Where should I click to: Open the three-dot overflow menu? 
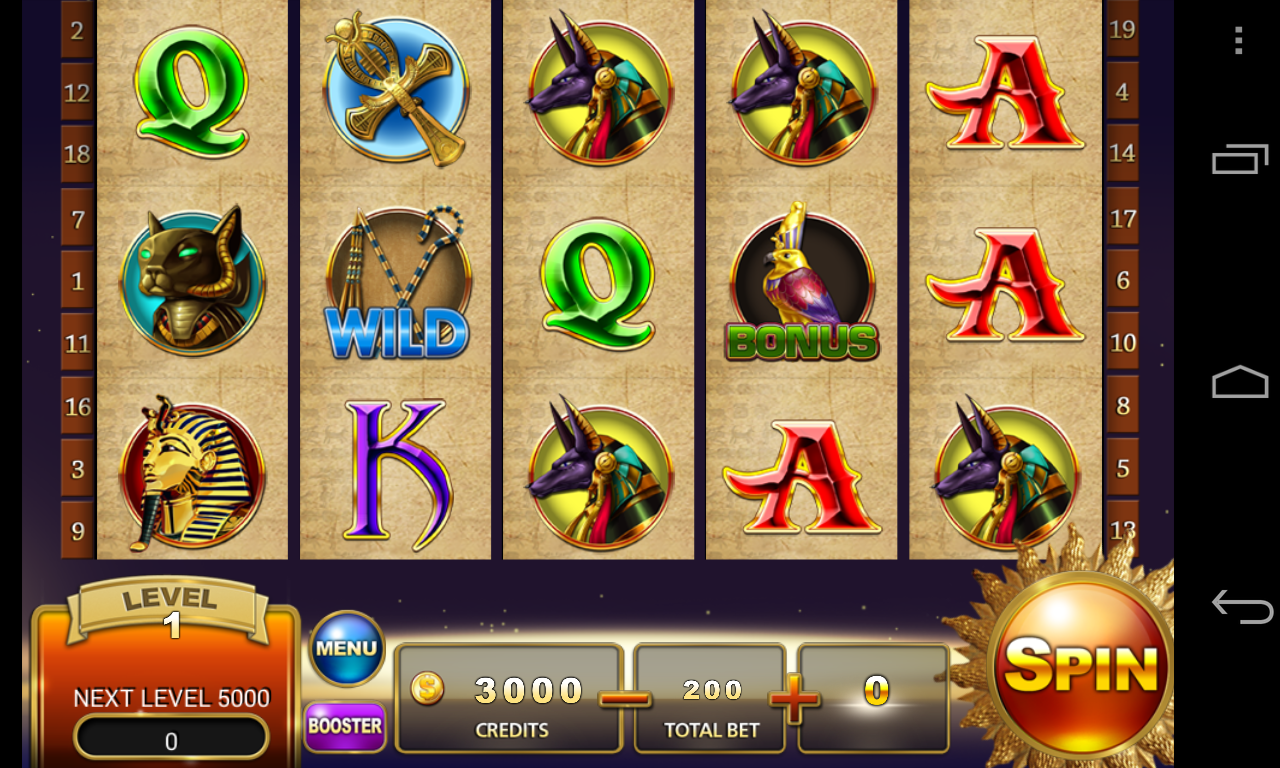coord(1239,41)
